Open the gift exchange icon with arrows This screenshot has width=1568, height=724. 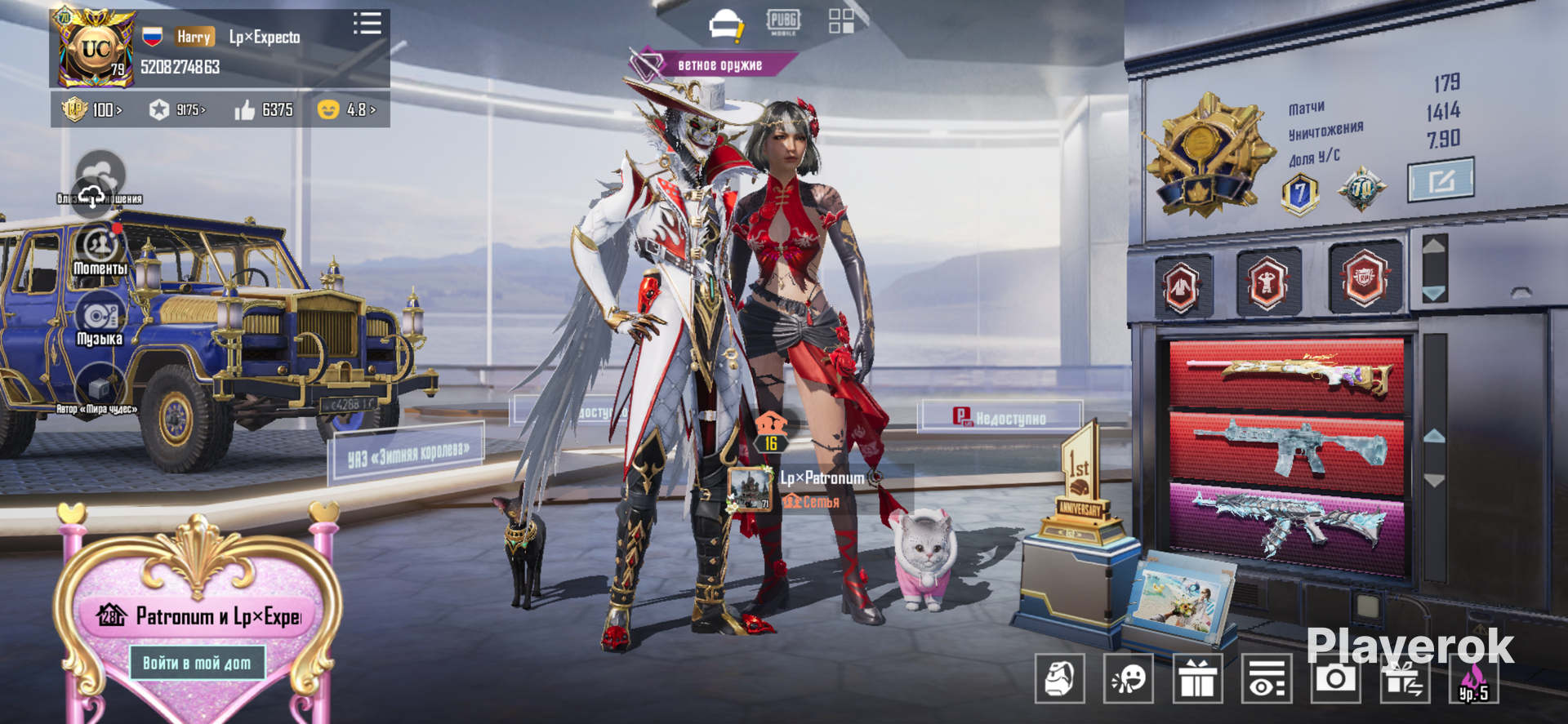pyautogui.click(x=1405, y=678)
